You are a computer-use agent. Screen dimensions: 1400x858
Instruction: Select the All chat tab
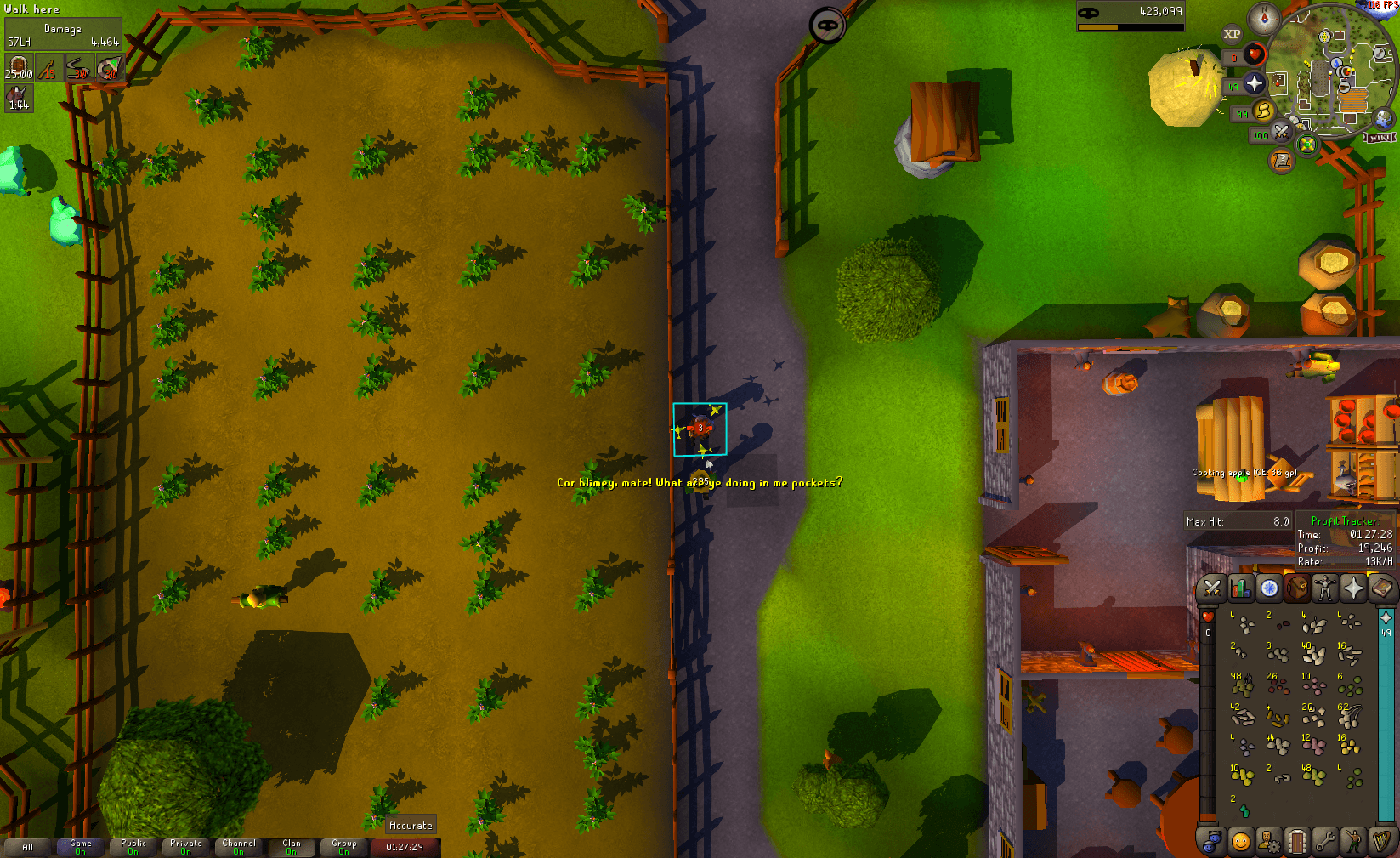[x=28, y=846]
